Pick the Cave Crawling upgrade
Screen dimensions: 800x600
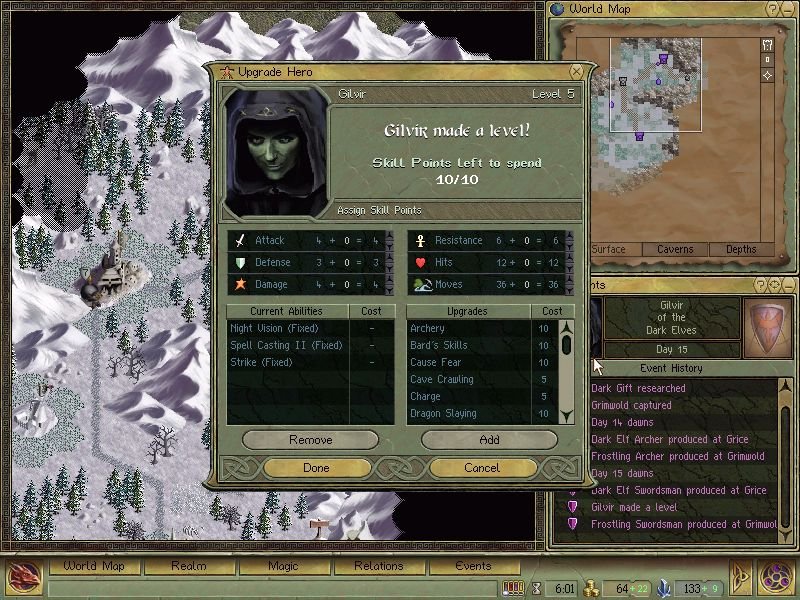[x=441, y=379]
